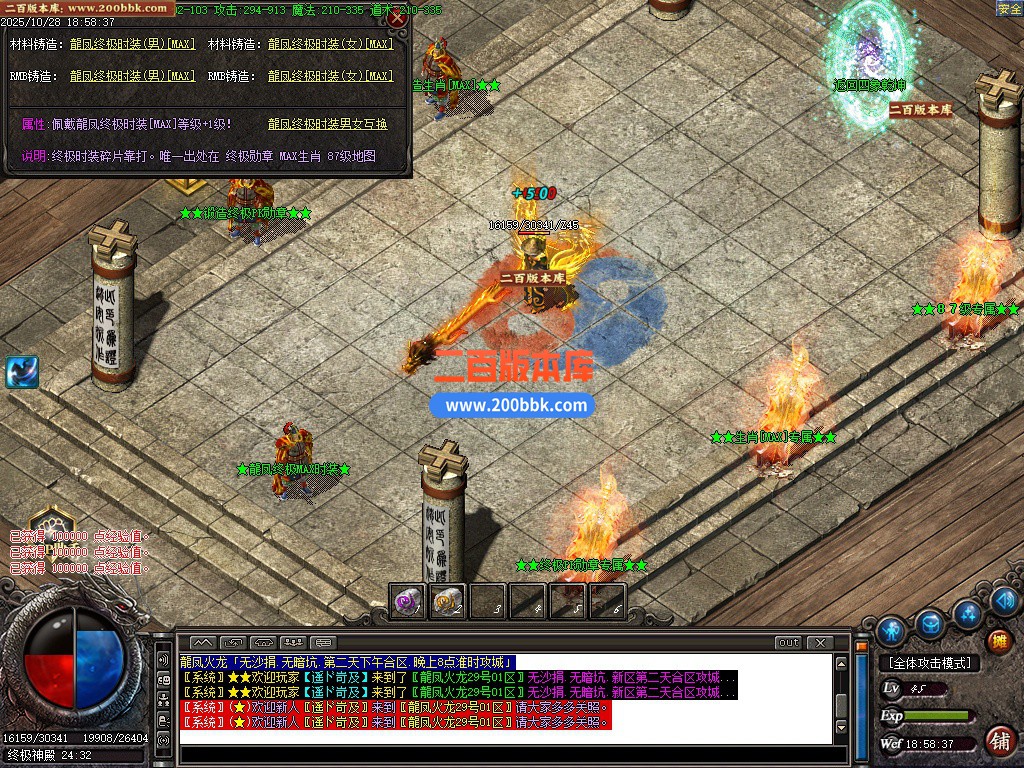Choose material forging for the male (男) outfit
1024x768 pixels.
tap(132, 45)
